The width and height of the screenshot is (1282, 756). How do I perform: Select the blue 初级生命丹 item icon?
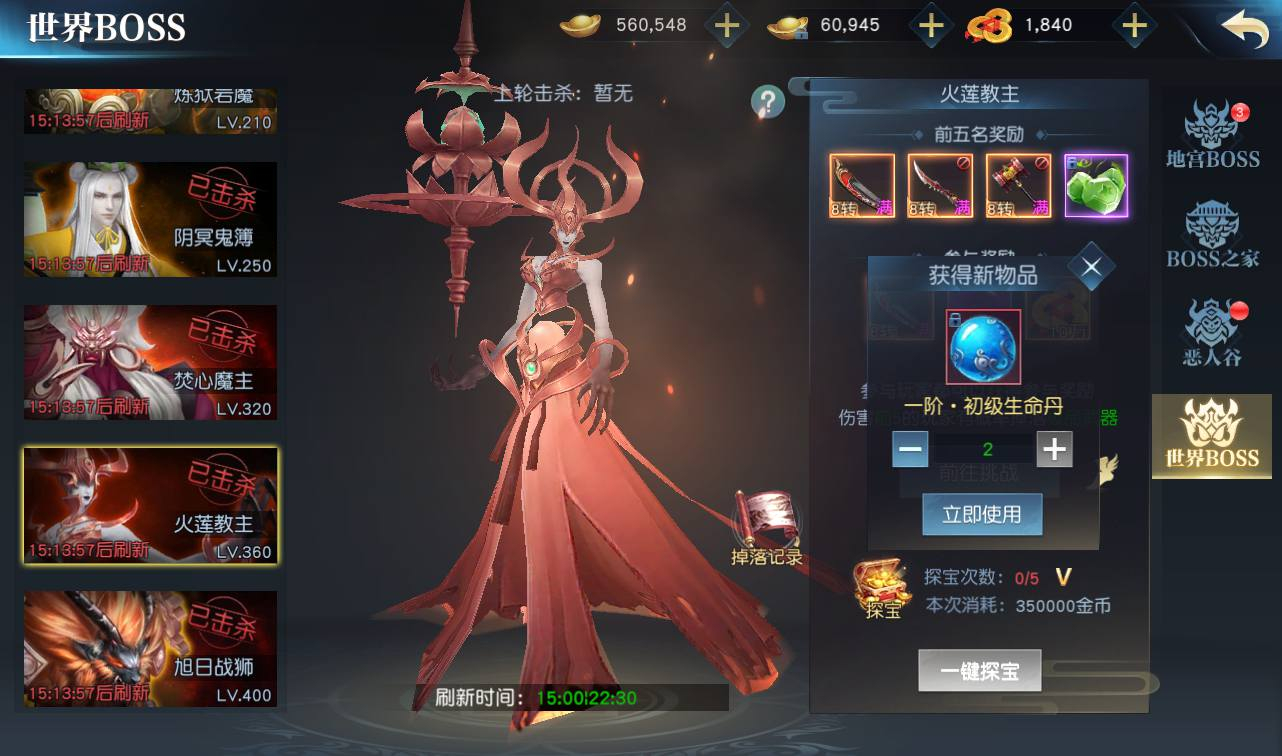coord(983,347)
